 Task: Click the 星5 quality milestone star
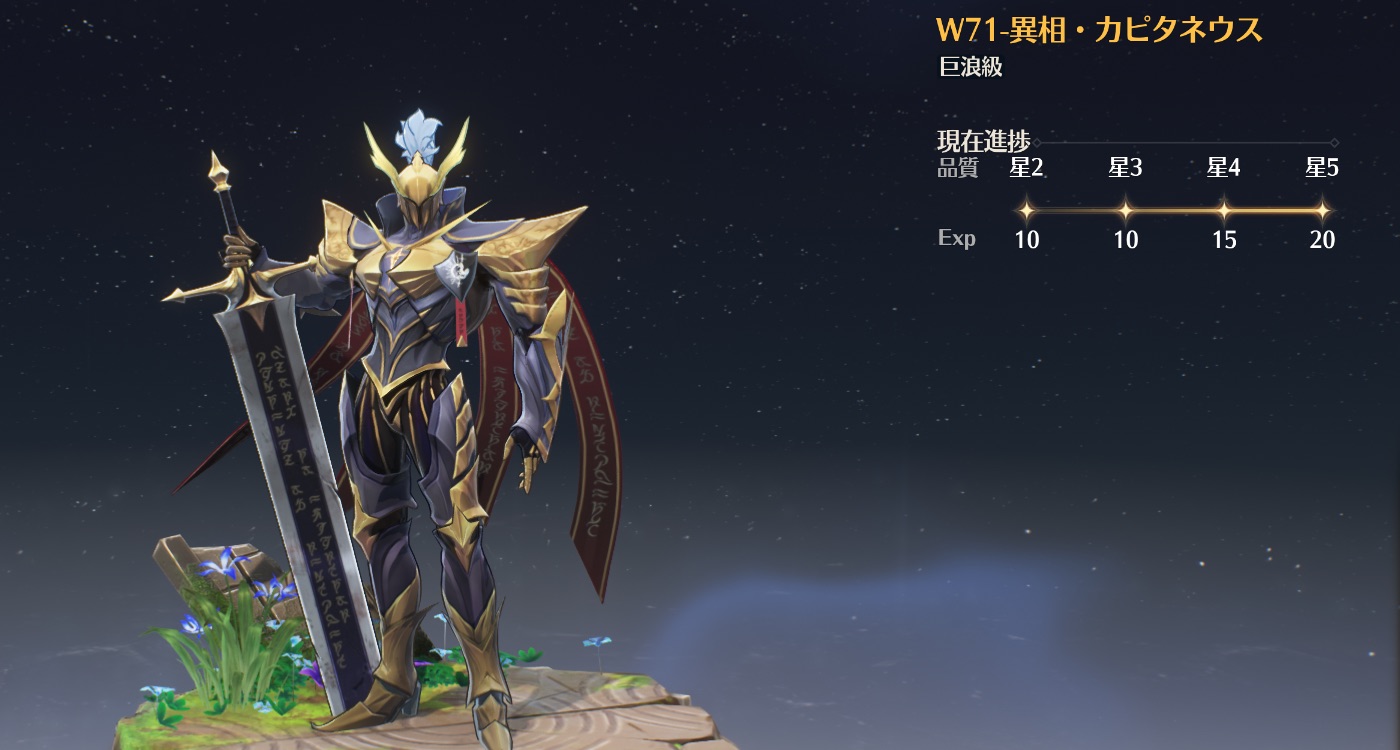click(1322, 211)
